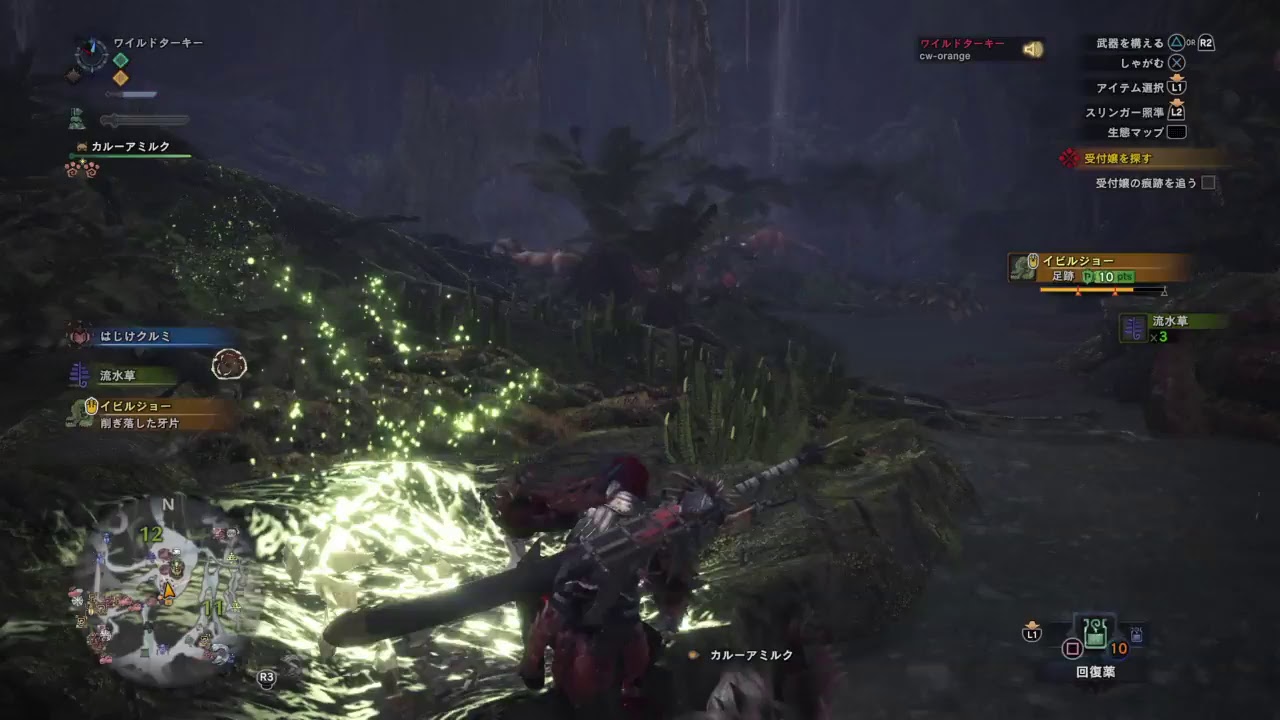Open the 受付嬢を探す quest objective

pos(1140,158)
